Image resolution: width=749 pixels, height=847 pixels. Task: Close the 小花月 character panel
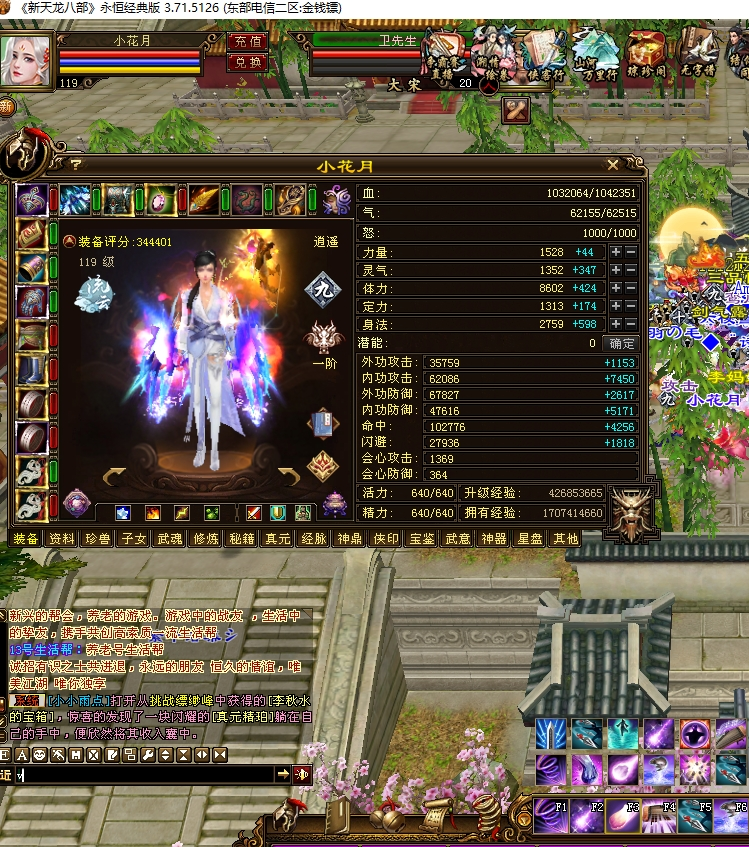point(613,165)
